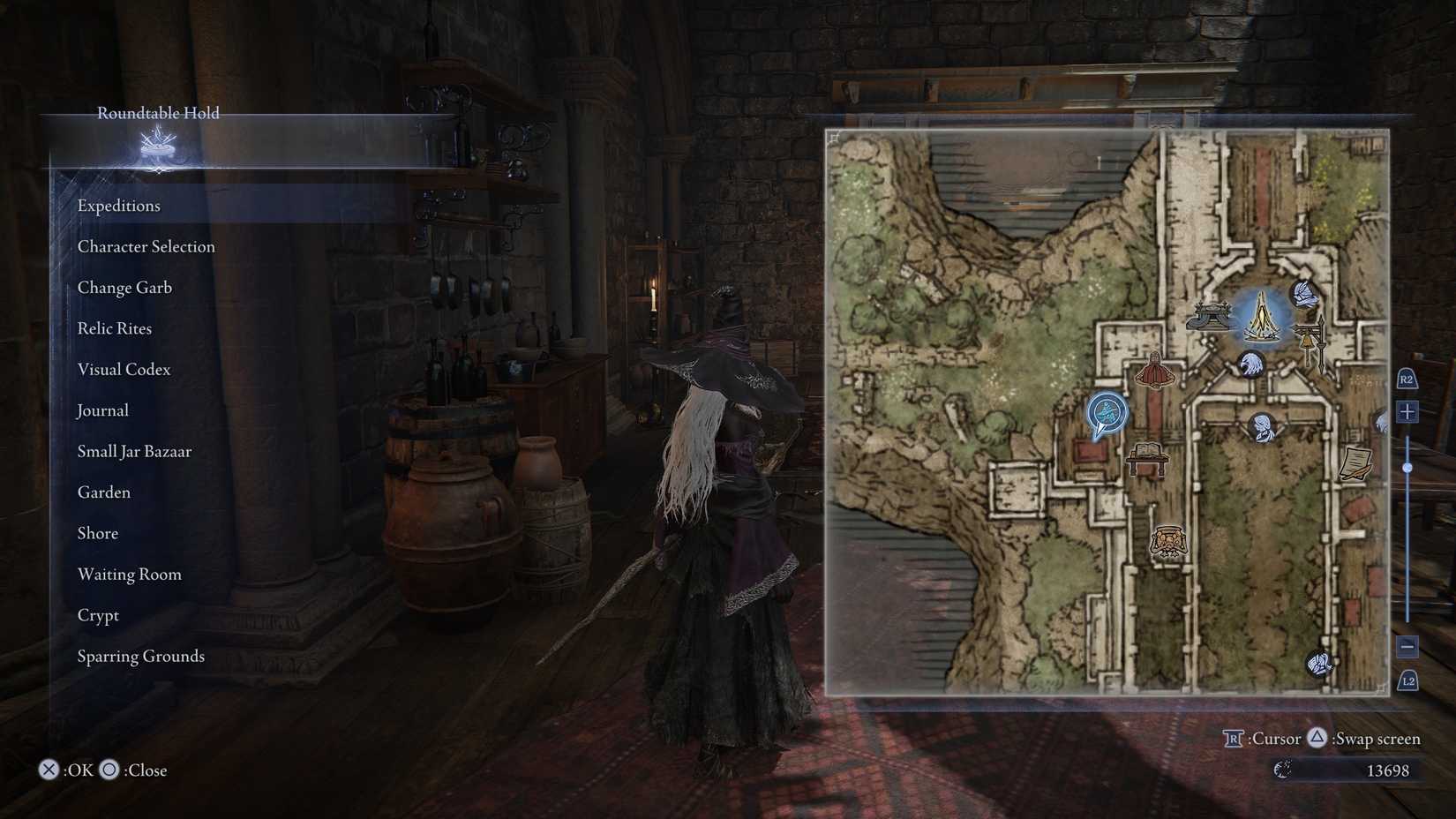The width and height of the screenshot is (1456, 819).
Task: Open the Expeditions menu entry
Action: click(119, 205)
